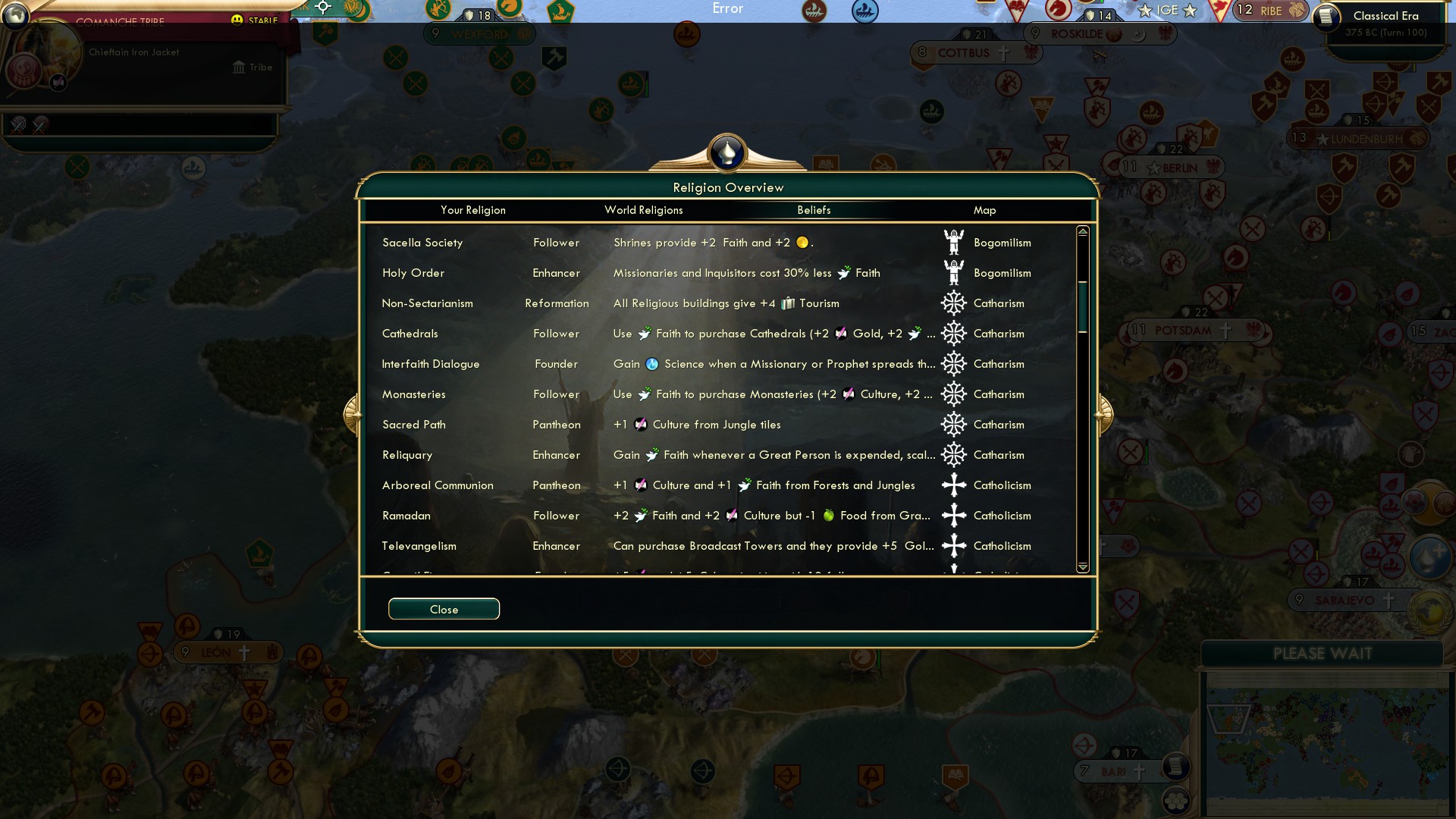Select the Catharism cross icon next to Interfaith Dialogue
The width and height of the screenshot is (1456, 819).
(x=954, y=363)
